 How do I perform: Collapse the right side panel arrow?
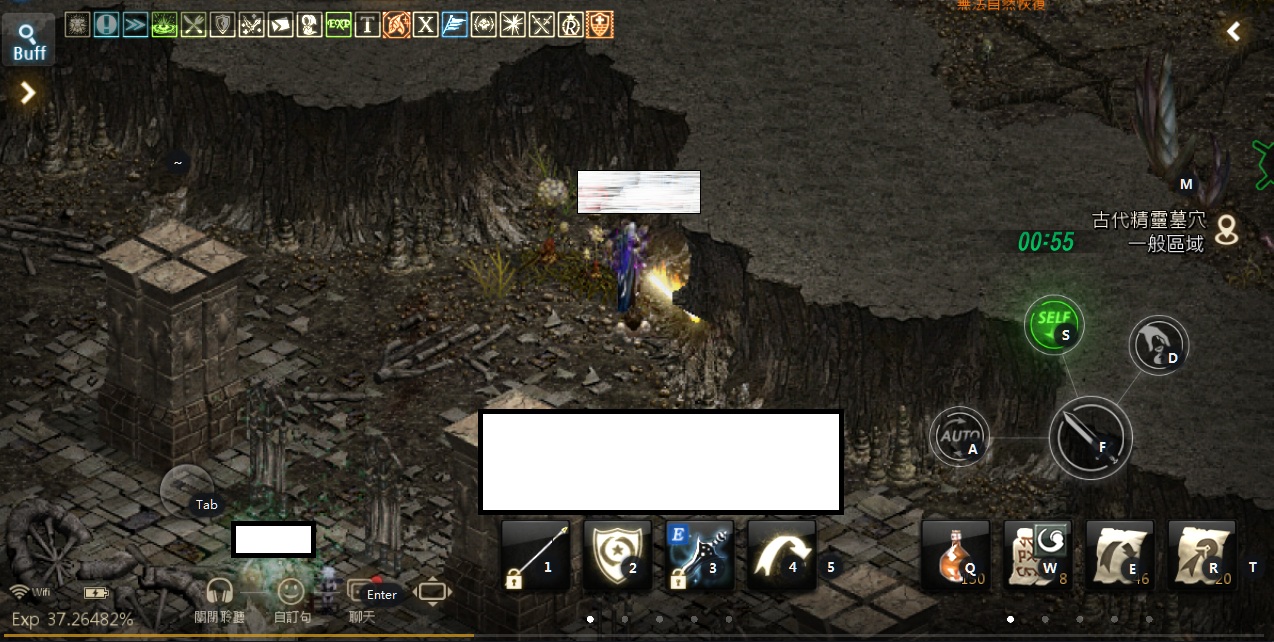click(x=1234, y=32)
